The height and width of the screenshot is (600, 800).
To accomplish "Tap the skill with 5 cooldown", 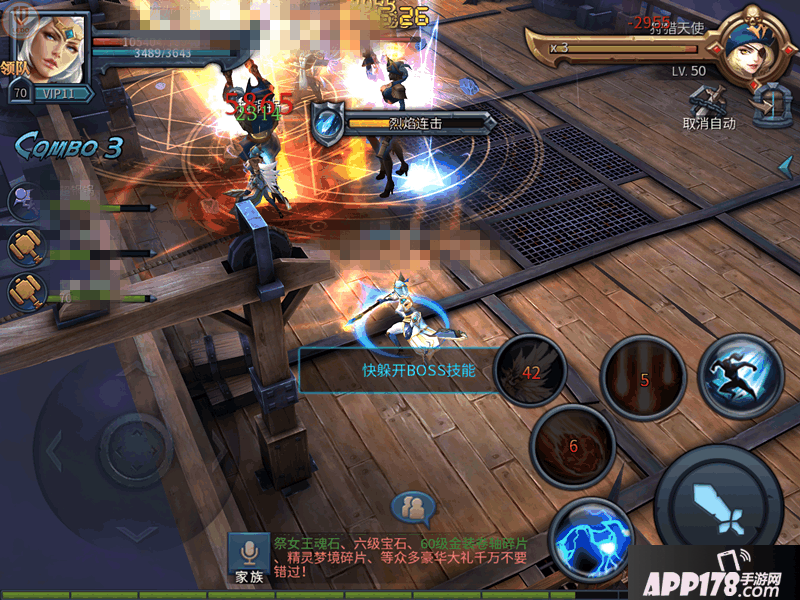I will tap(643, 379).
